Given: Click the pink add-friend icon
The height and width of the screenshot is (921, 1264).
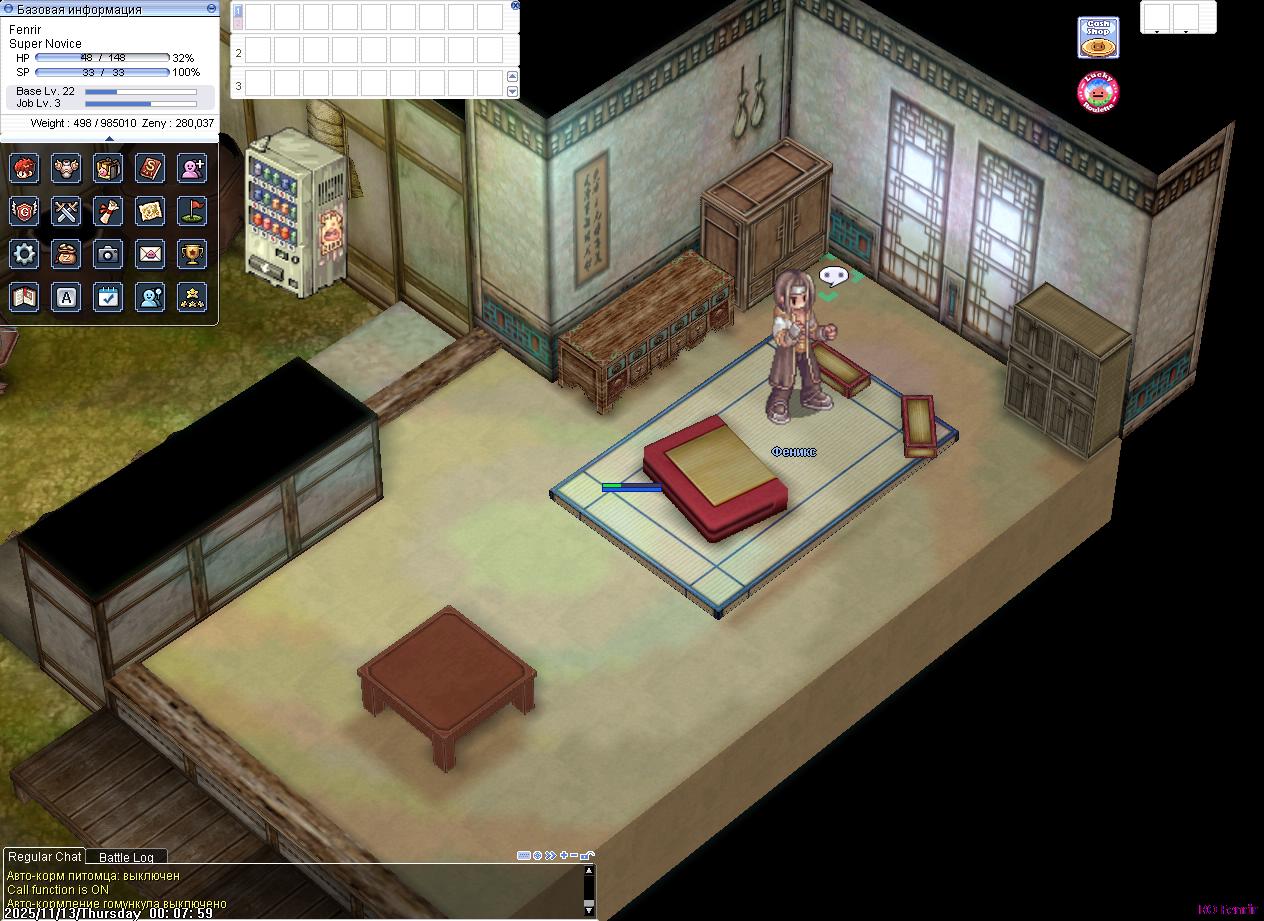Looking at the screenshot, I should pyautogui.click(x=192, y=168).
